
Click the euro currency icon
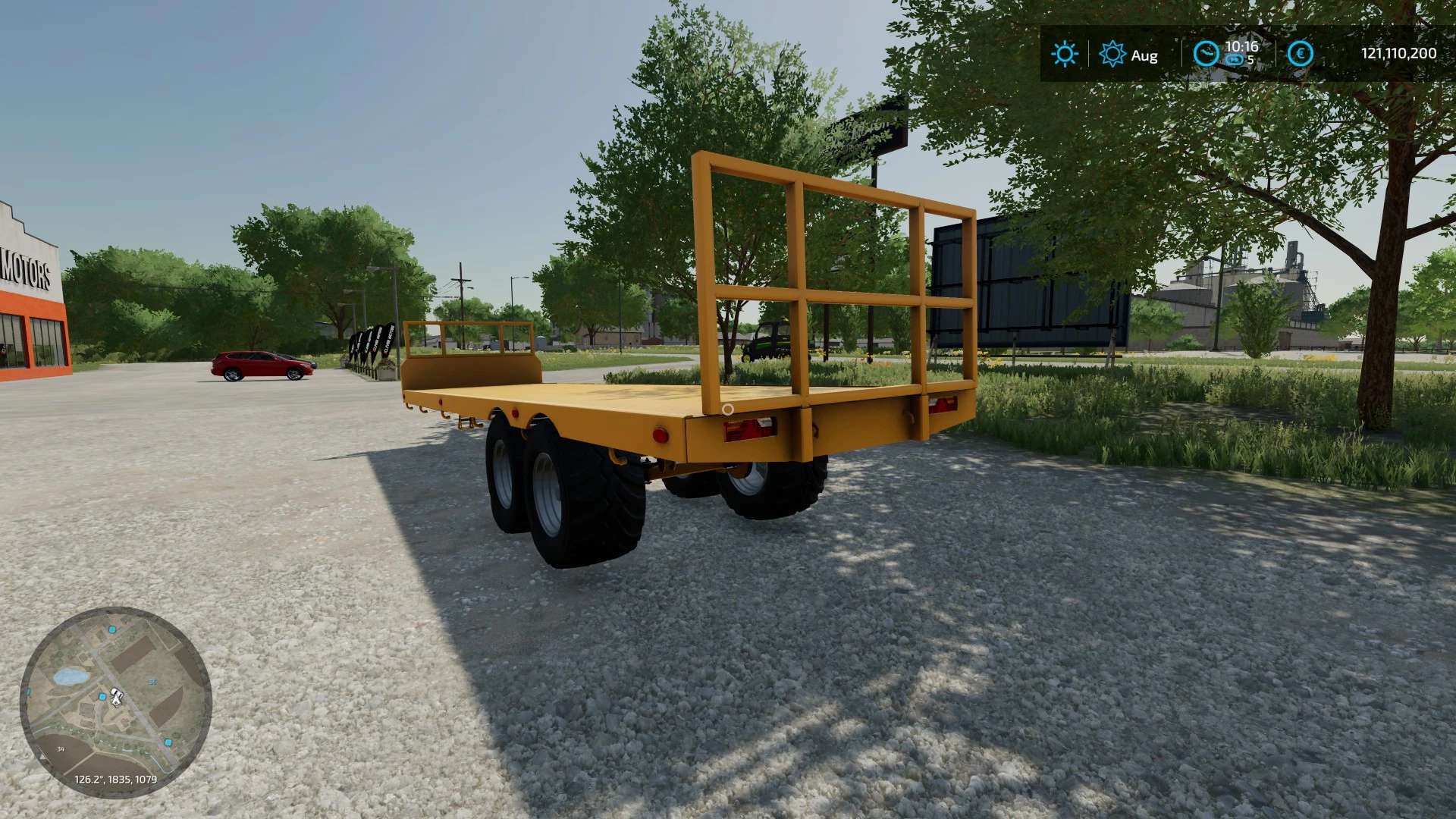pyautogui.click(x=1300, y=54)
